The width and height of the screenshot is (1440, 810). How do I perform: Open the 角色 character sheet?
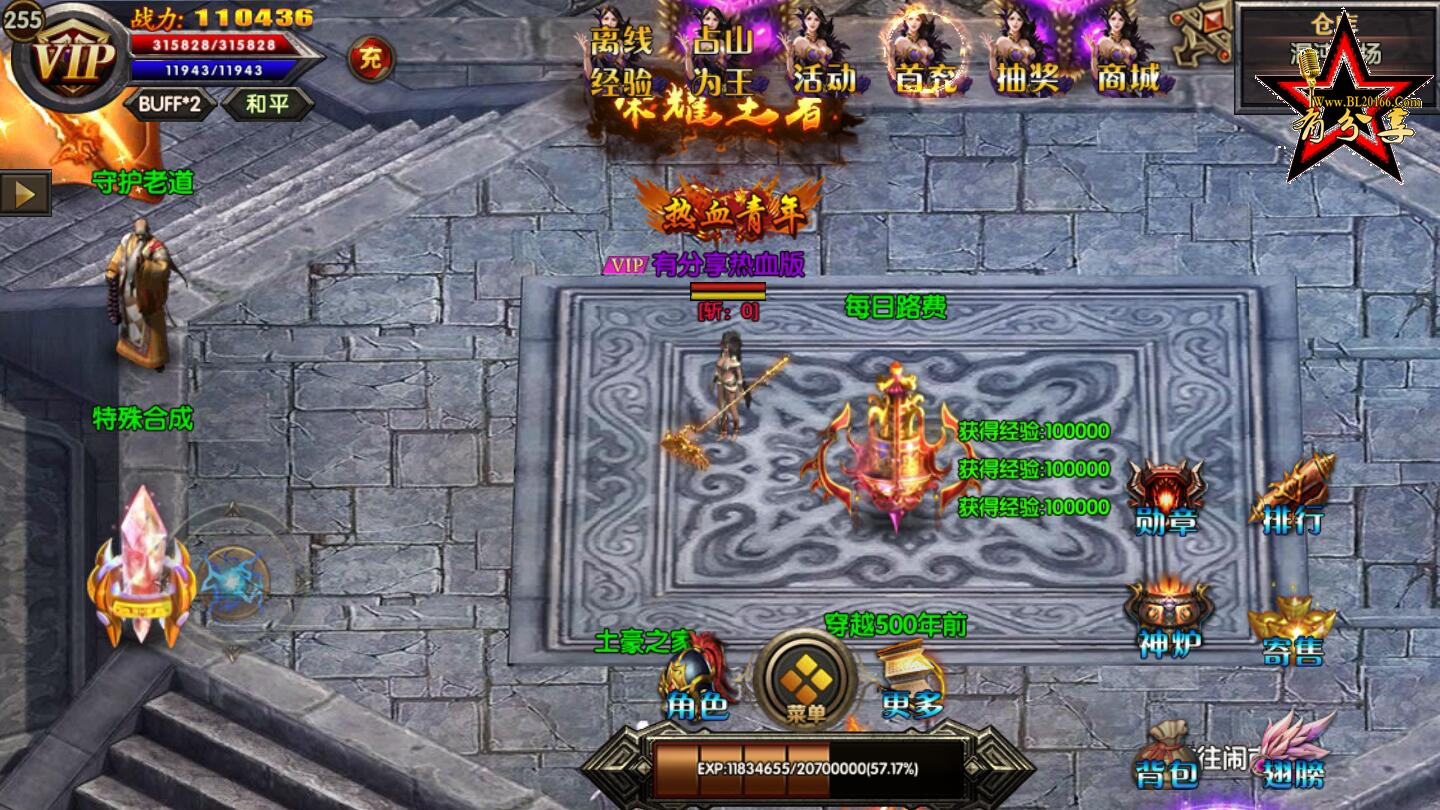[698, 680]
